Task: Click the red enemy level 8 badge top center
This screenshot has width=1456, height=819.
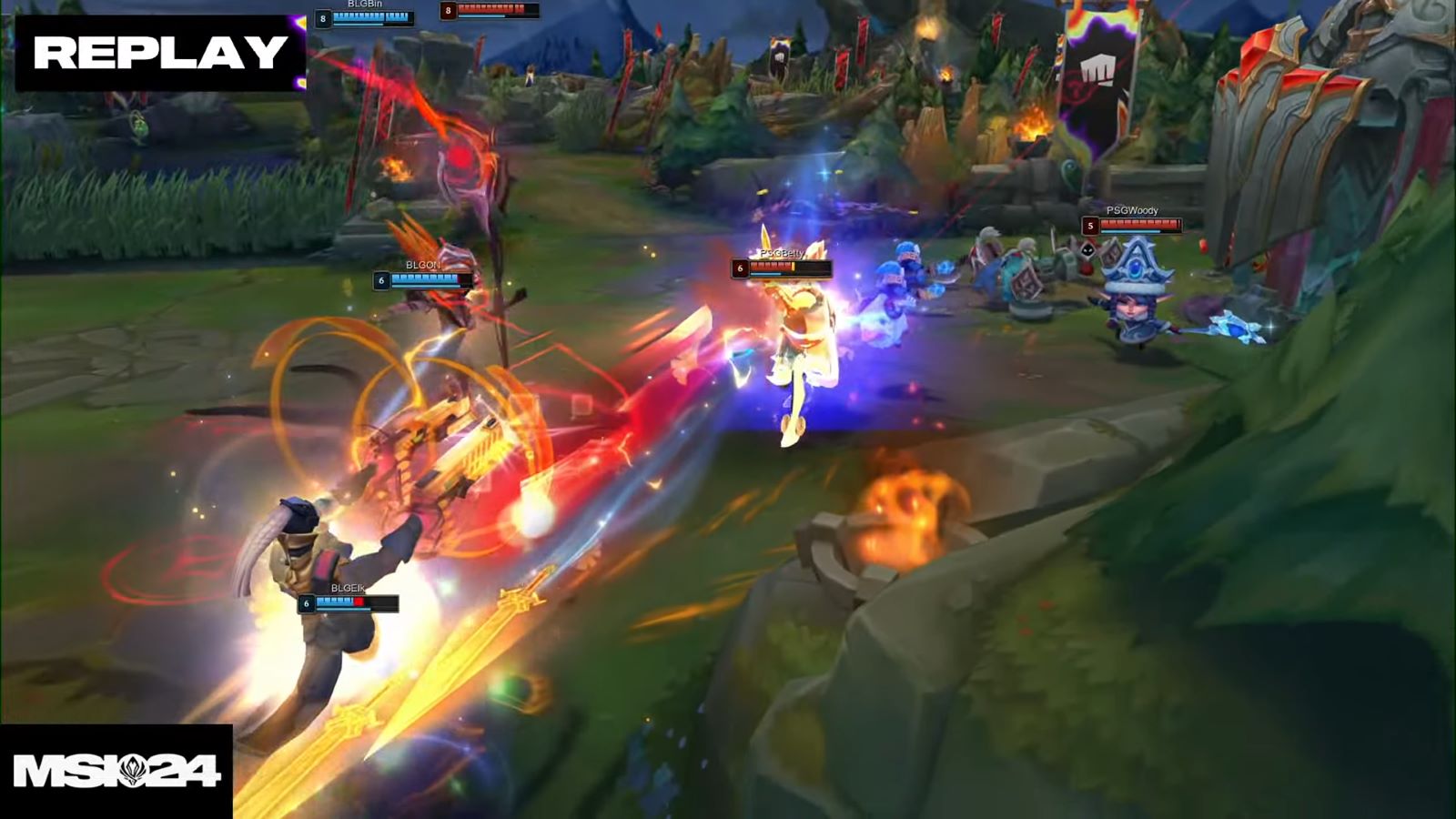Action: click(446, 12)
